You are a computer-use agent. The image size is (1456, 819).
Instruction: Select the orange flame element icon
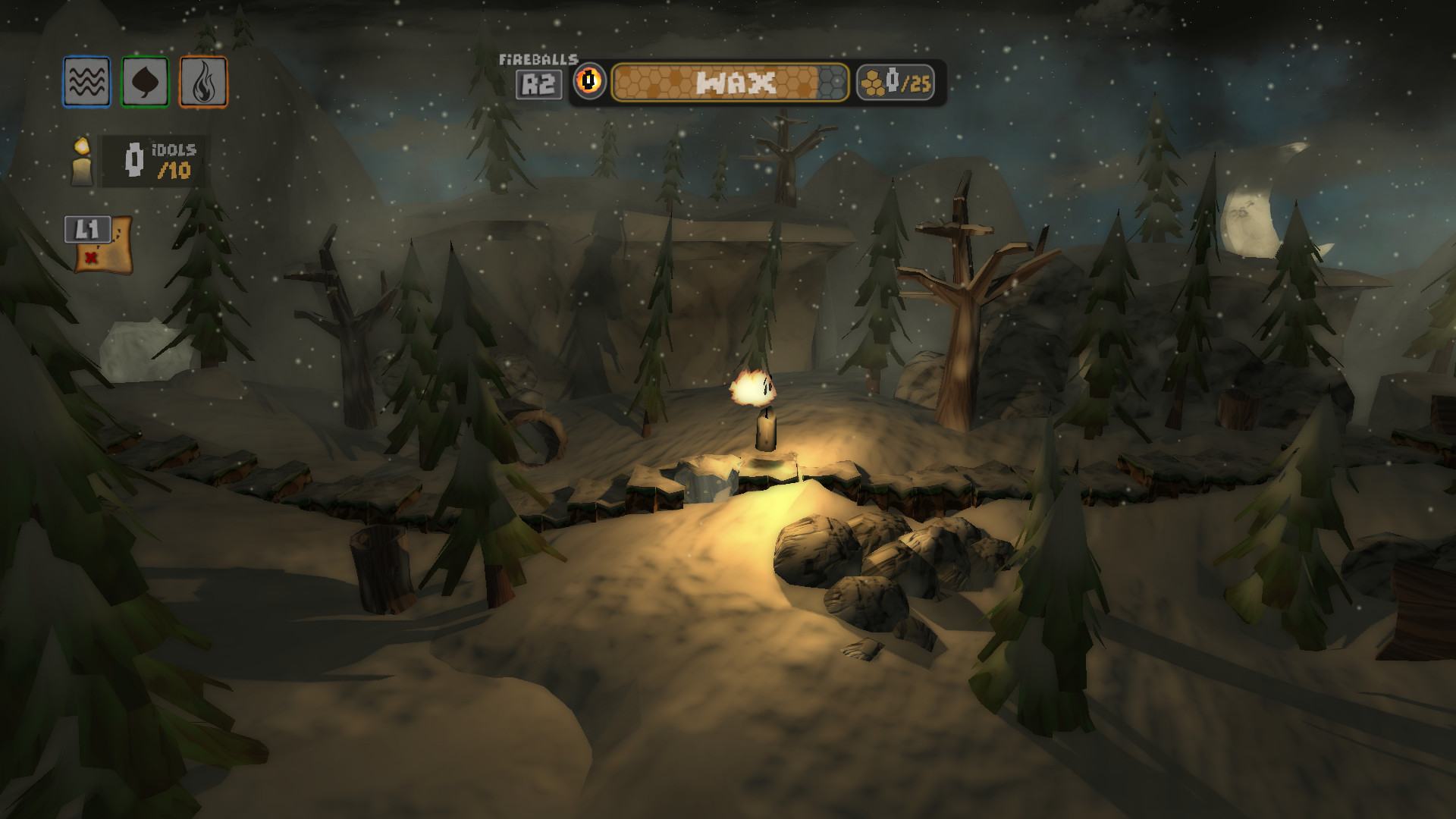tap(203, 82)
